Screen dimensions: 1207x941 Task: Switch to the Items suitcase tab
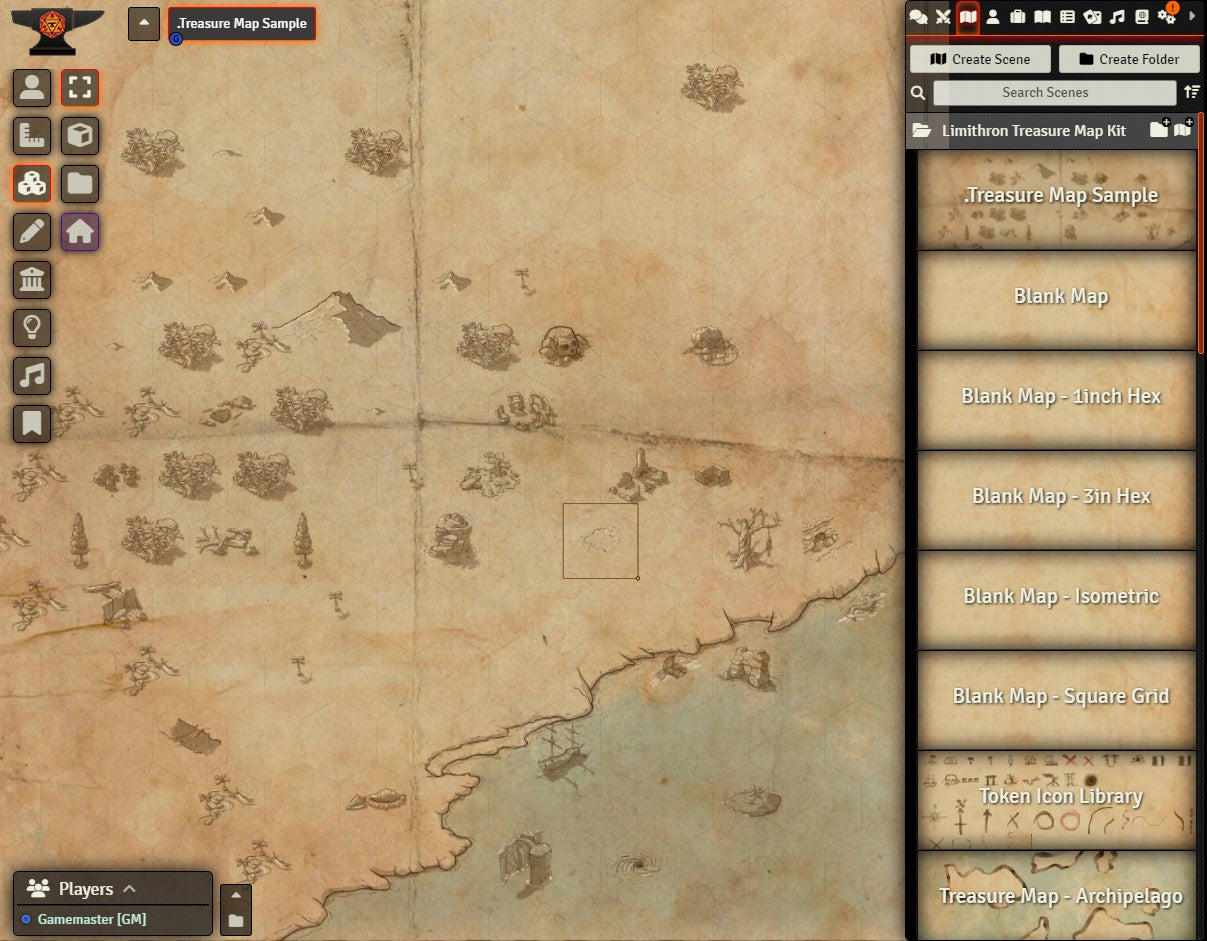pos(1018,16)
